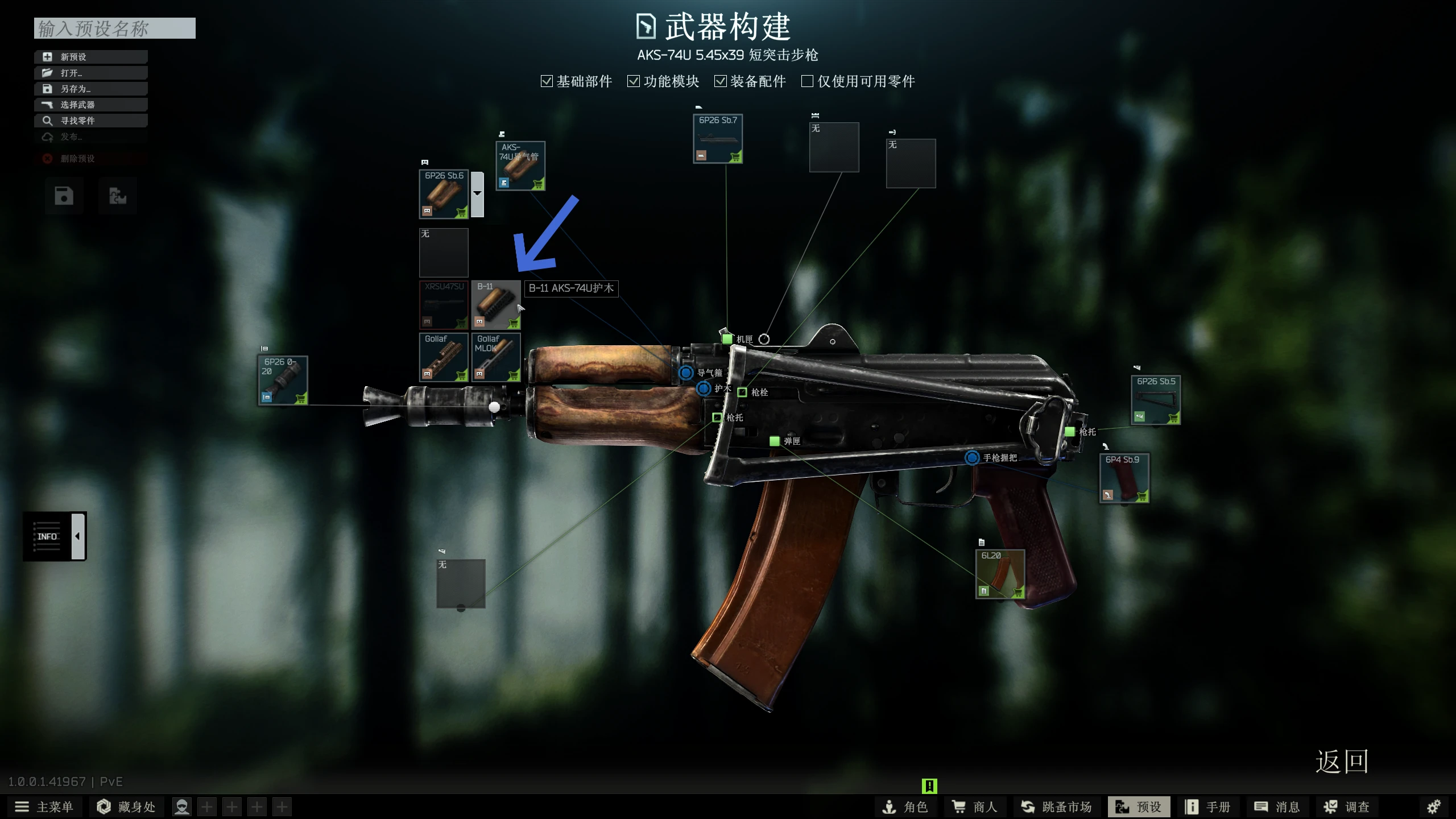The image size is (1456, 819).
Task: Toggle the 功能模块 checkbox
Action: pos(634,81)
